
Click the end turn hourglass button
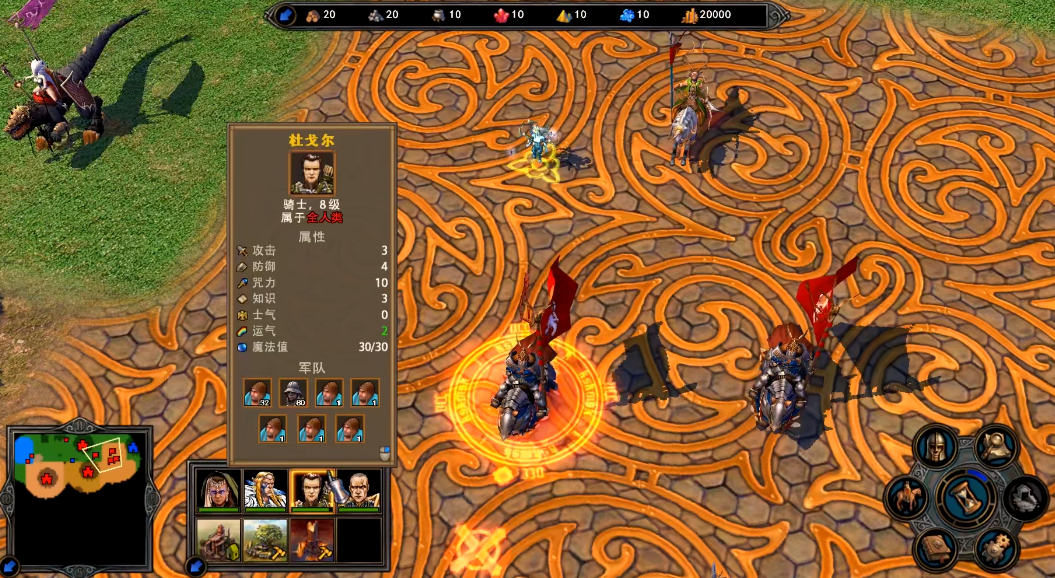click(x=967, y=497)
